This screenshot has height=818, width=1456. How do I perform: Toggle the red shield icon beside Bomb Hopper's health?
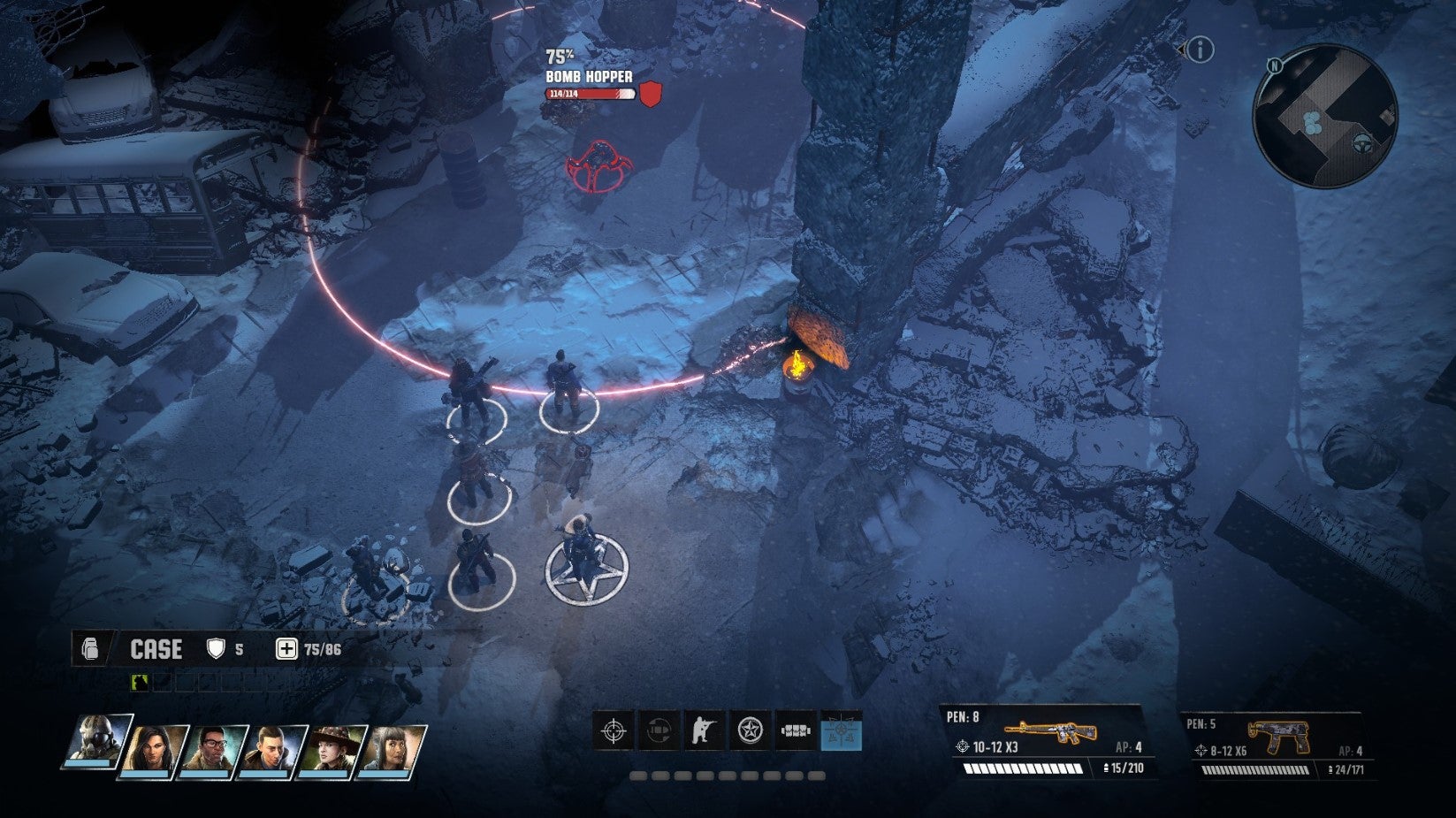click(x=651, y=92)
